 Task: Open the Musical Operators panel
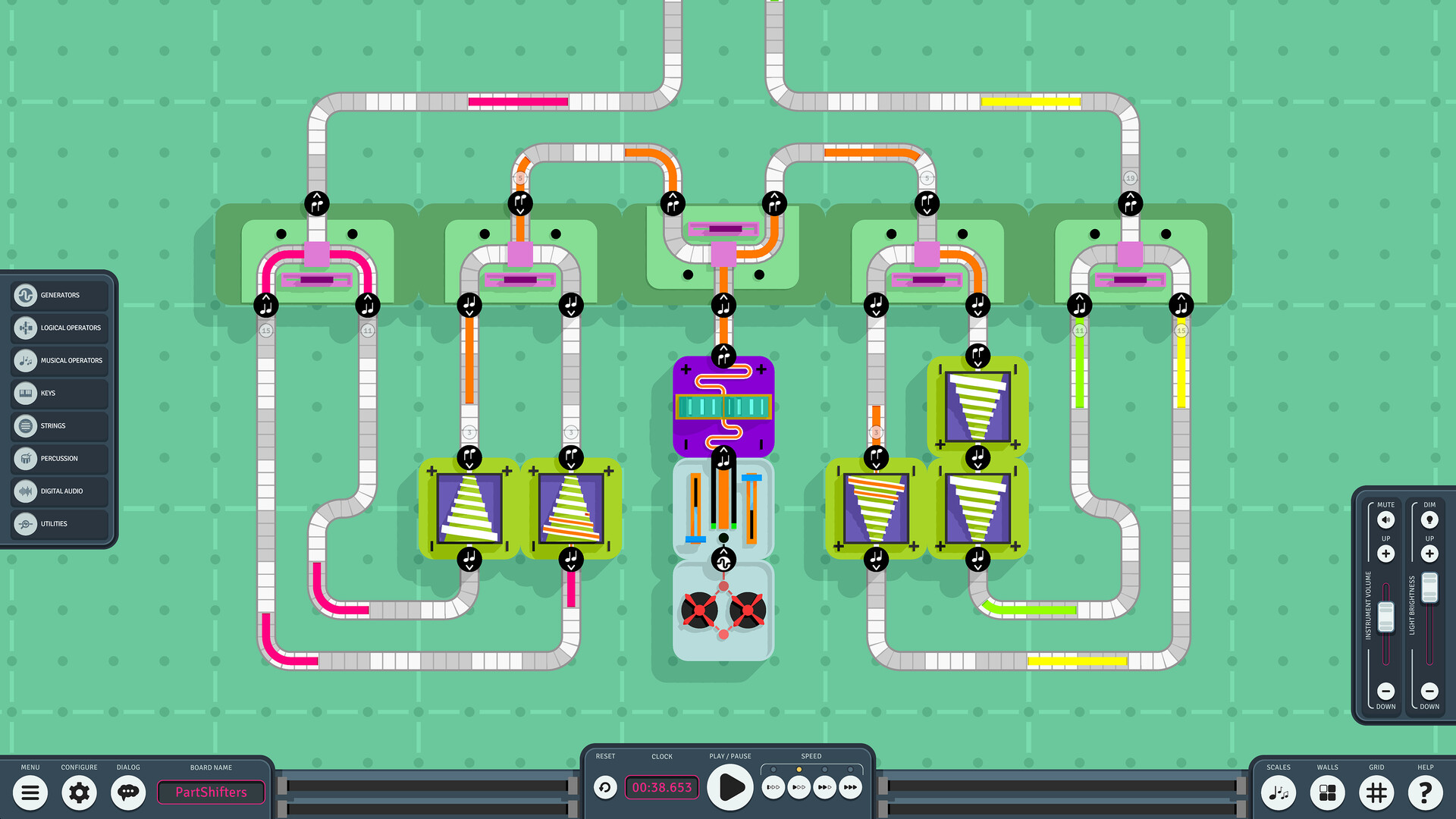(x=59, y=360)
